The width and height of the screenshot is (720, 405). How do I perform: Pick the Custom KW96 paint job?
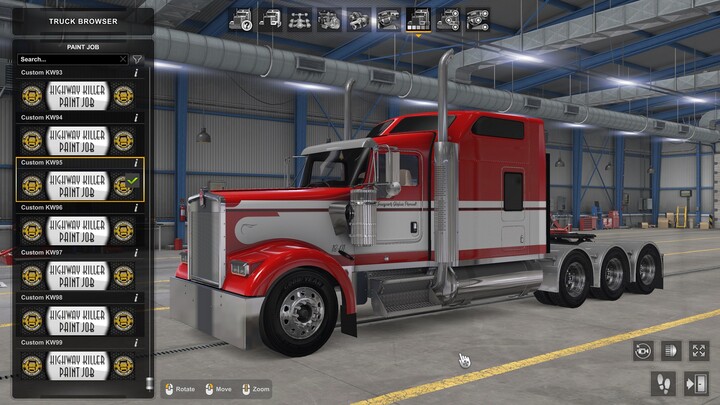coord(78,230)
